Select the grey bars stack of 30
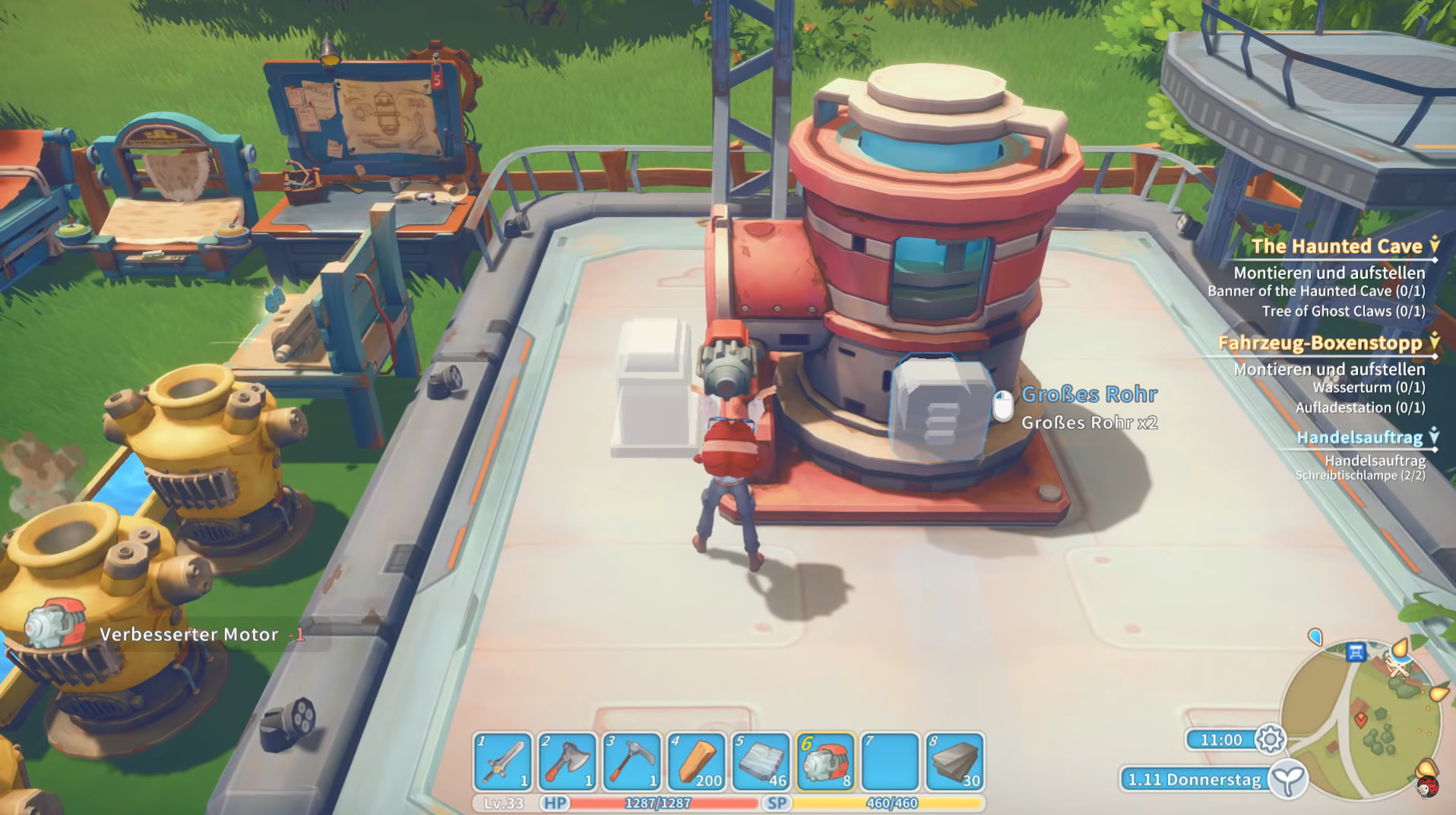This screenshot has height=815, width=1456. pos(954,762)
